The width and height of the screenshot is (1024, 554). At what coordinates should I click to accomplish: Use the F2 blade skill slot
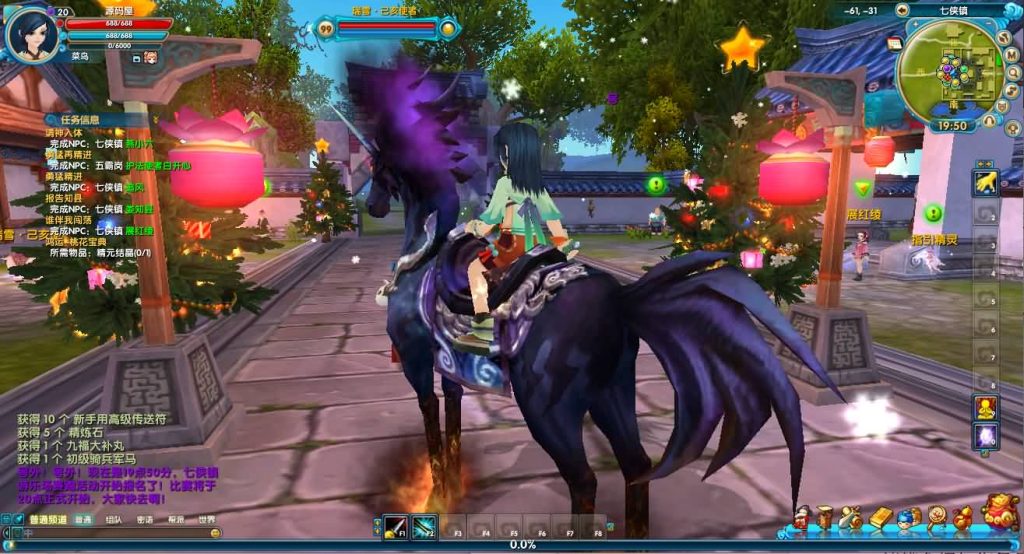[x=424, y=526]
